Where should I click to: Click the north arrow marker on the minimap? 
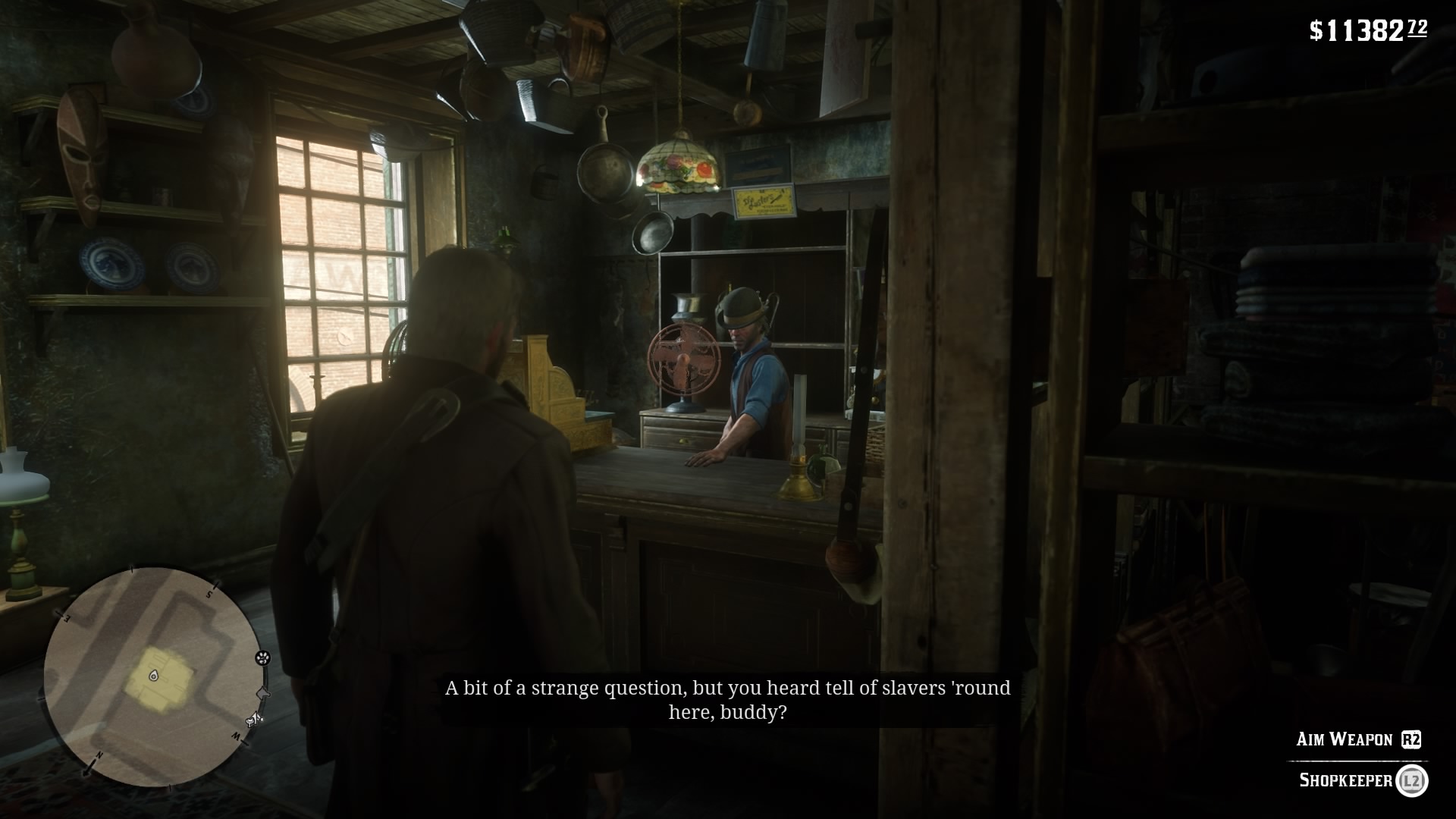pos(100,756)
